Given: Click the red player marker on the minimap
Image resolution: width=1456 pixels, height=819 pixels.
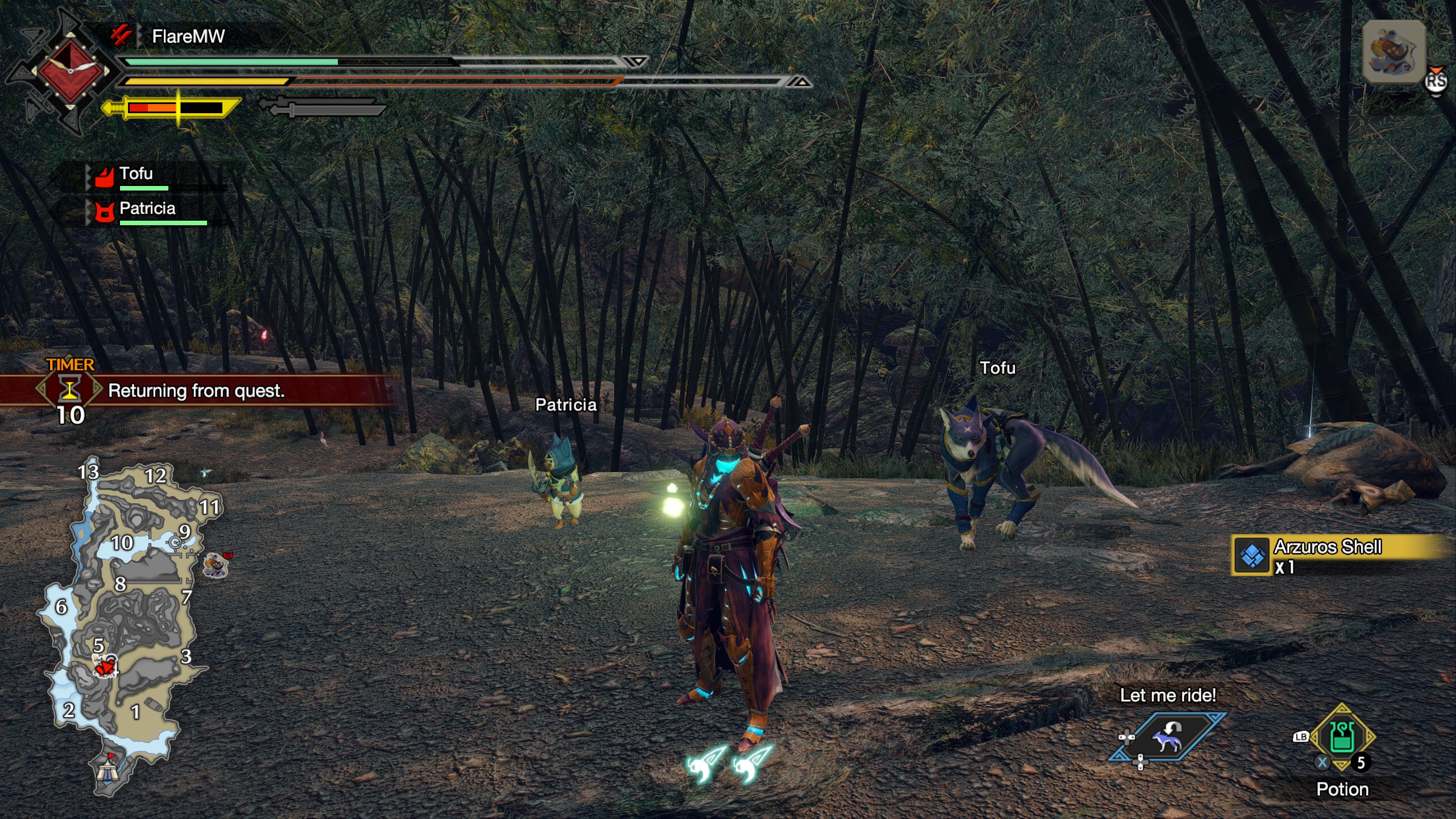Looking at the screenshot, I should pos(105,666).
